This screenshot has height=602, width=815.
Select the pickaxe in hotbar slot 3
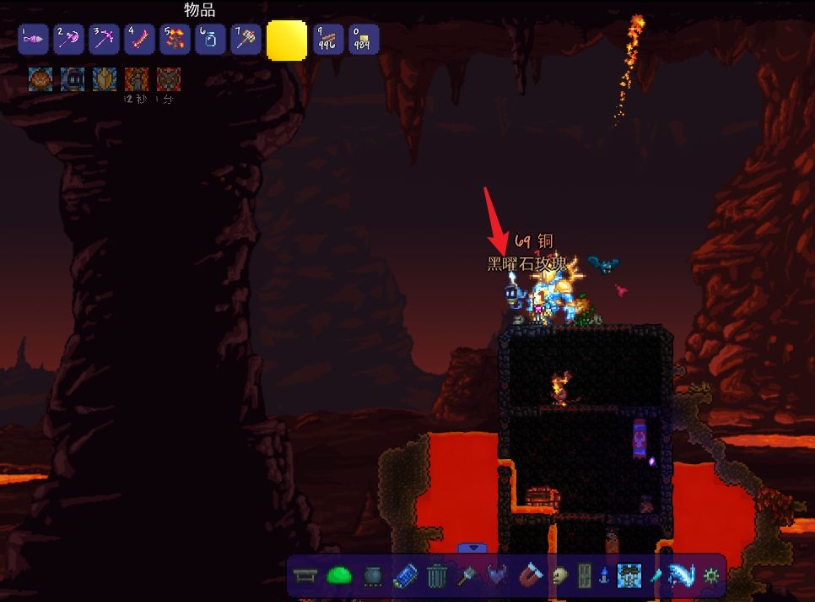pos(104,39)
